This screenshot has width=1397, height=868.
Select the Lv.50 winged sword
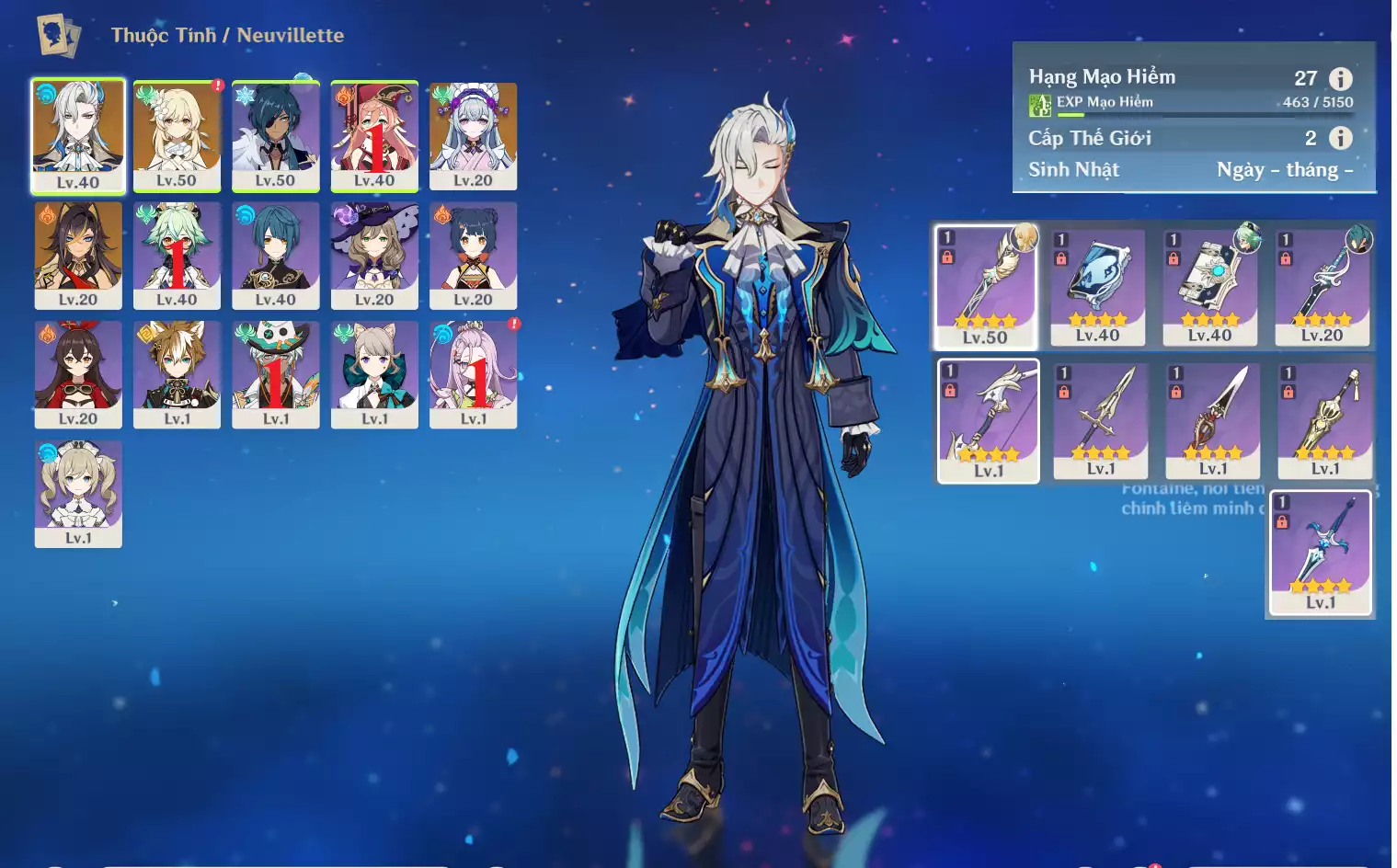click(986, 286)
